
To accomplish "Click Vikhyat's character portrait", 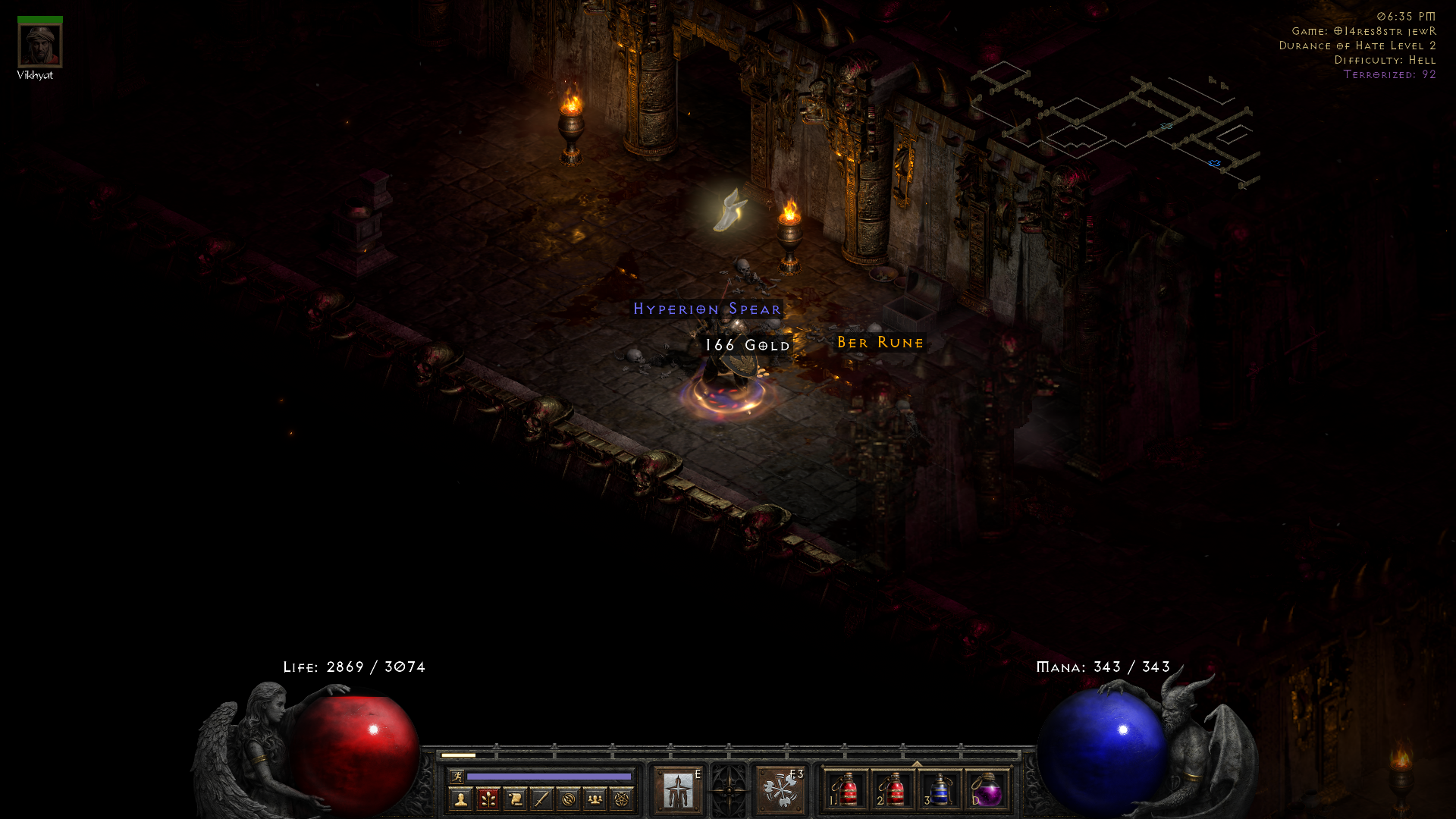I will click(41, 44).
